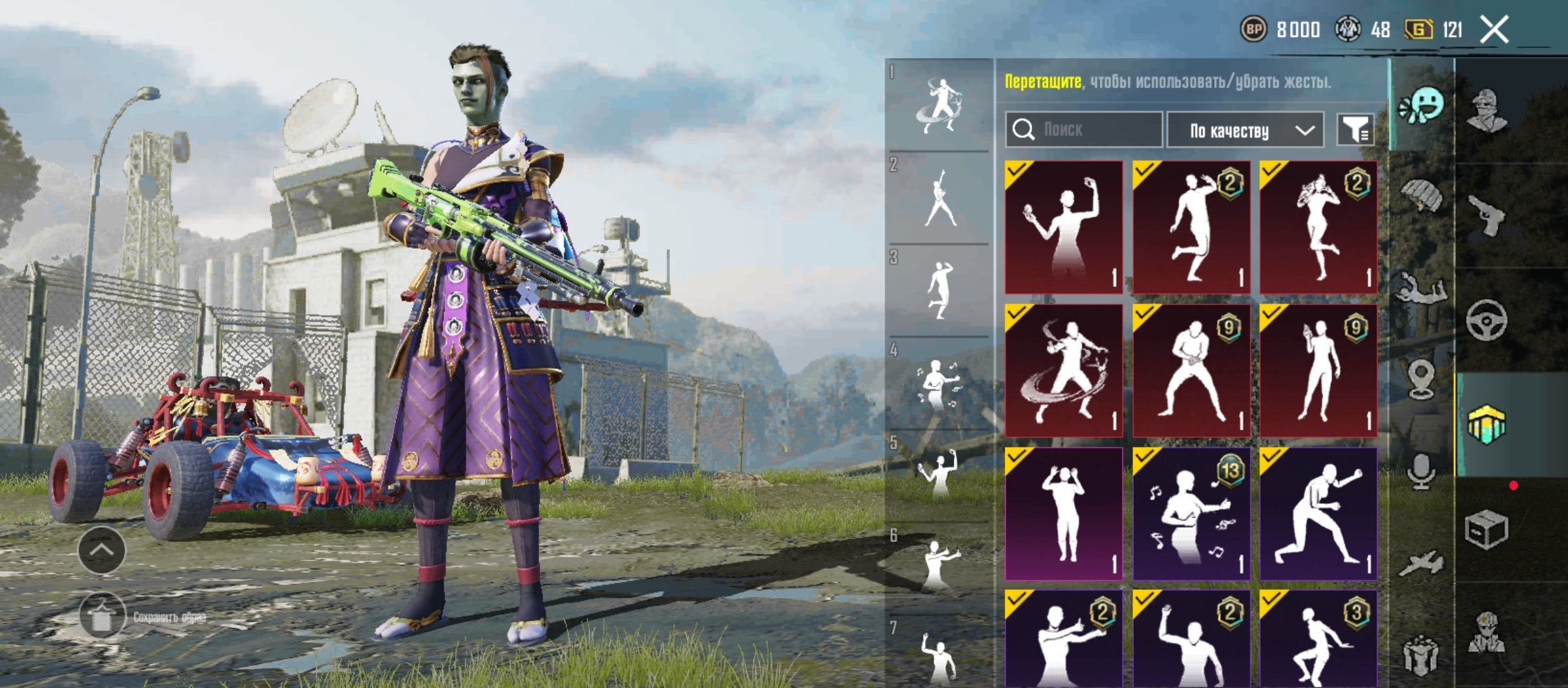
Task: Open the soldier character category
Action: click(x=1486, y=110)
